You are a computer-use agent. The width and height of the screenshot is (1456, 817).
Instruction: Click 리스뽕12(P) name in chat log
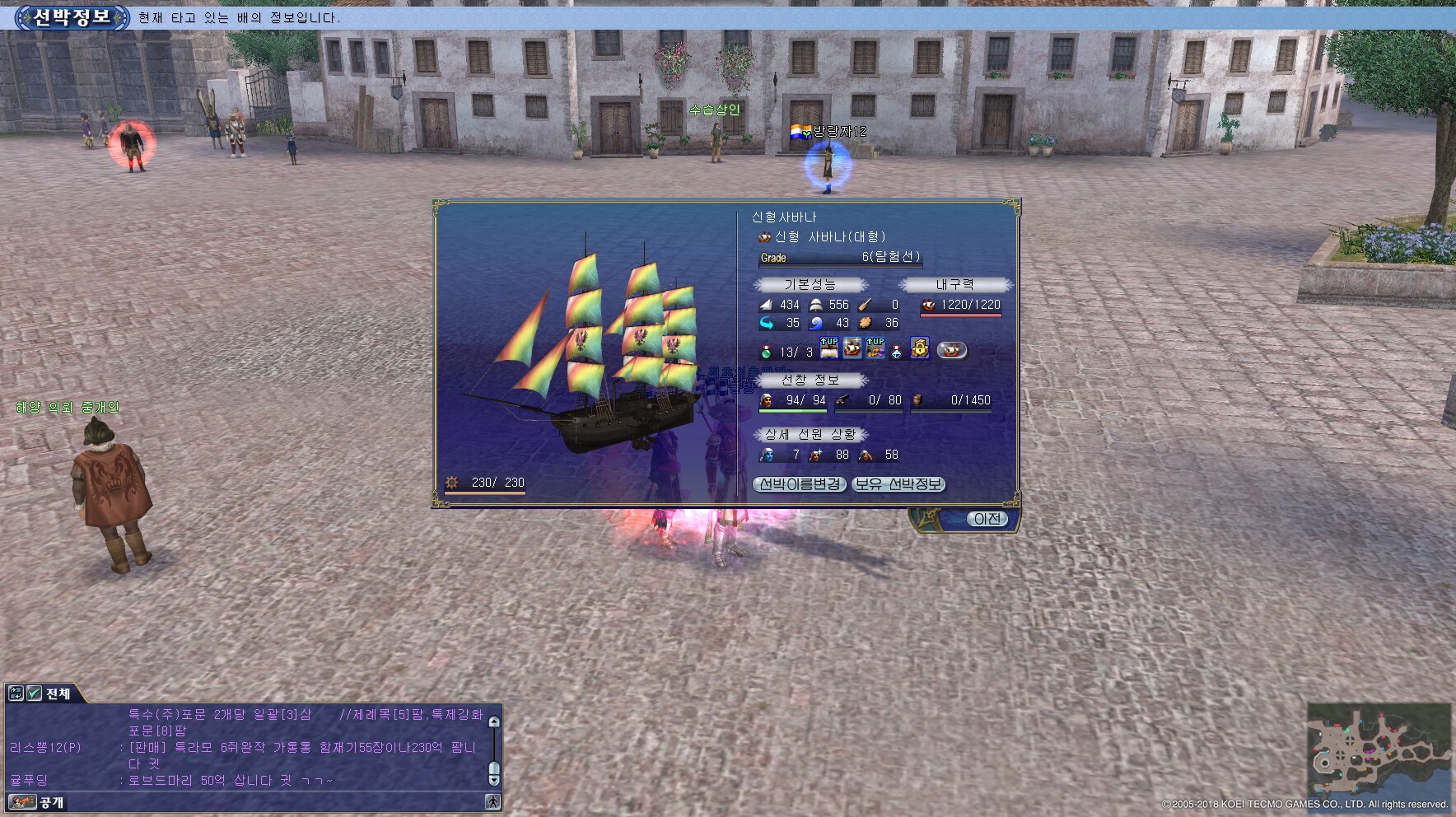(45, 748)
